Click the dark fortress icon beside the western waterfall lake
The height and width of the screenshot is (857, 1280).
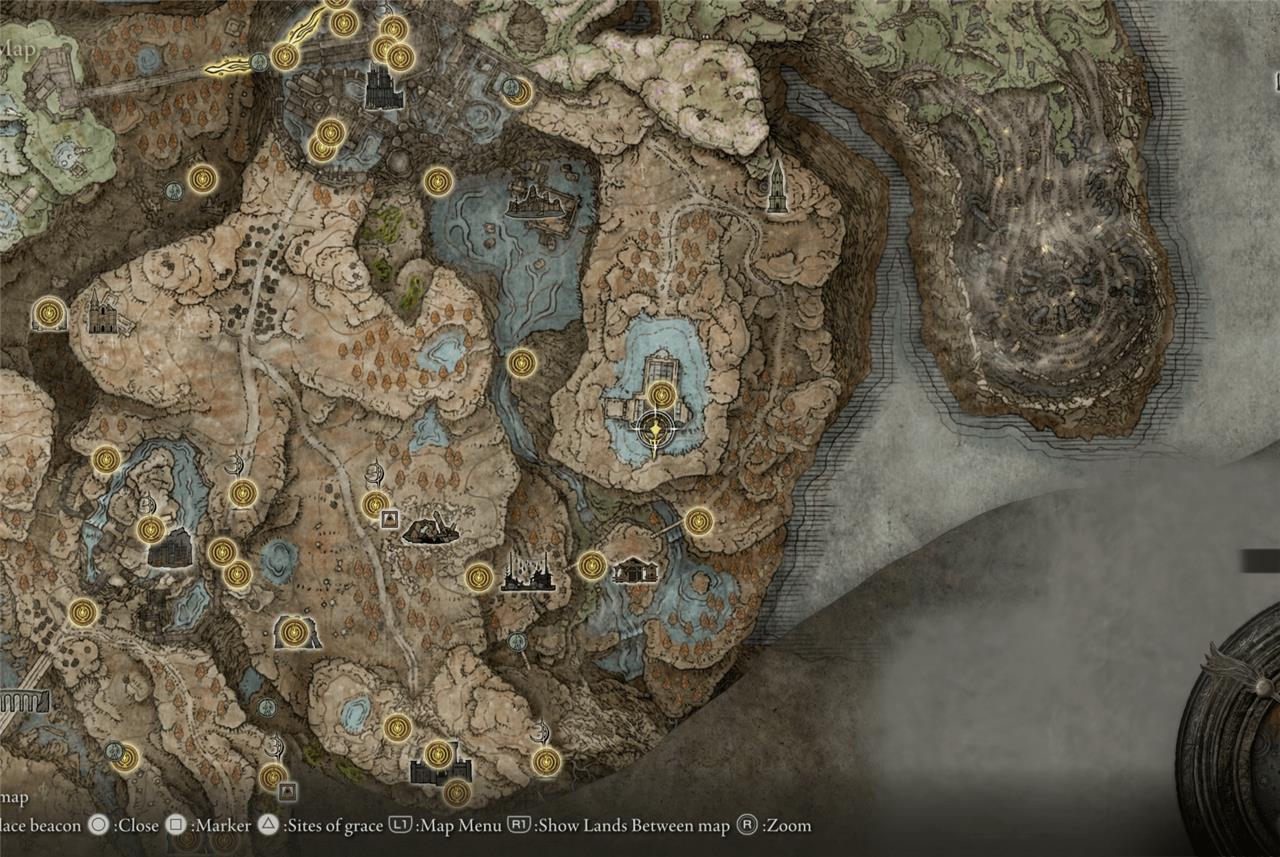click(169, 549)
